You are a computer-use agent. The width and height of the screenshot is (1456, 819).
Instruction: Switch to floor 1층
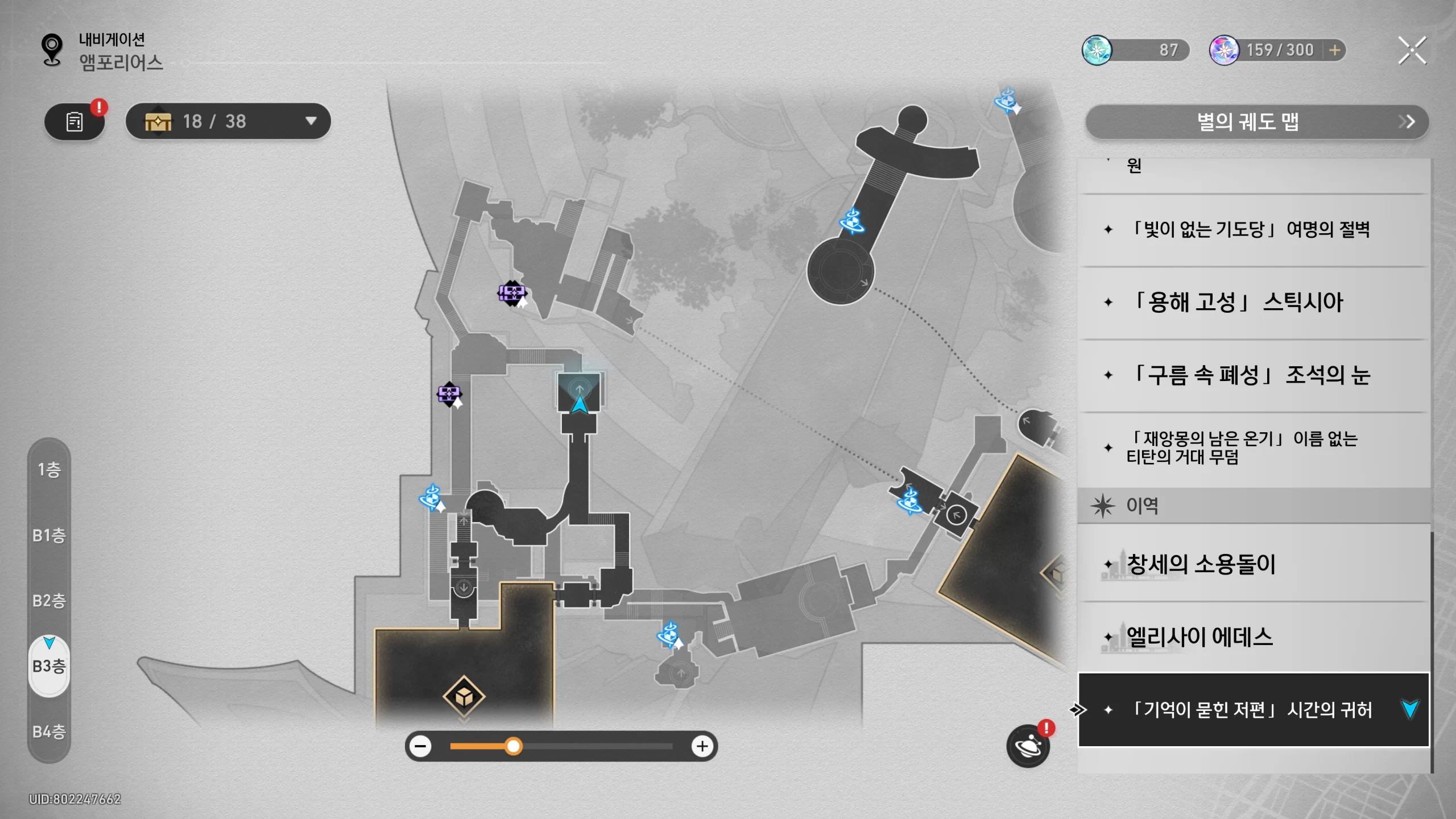coord(49,470)
